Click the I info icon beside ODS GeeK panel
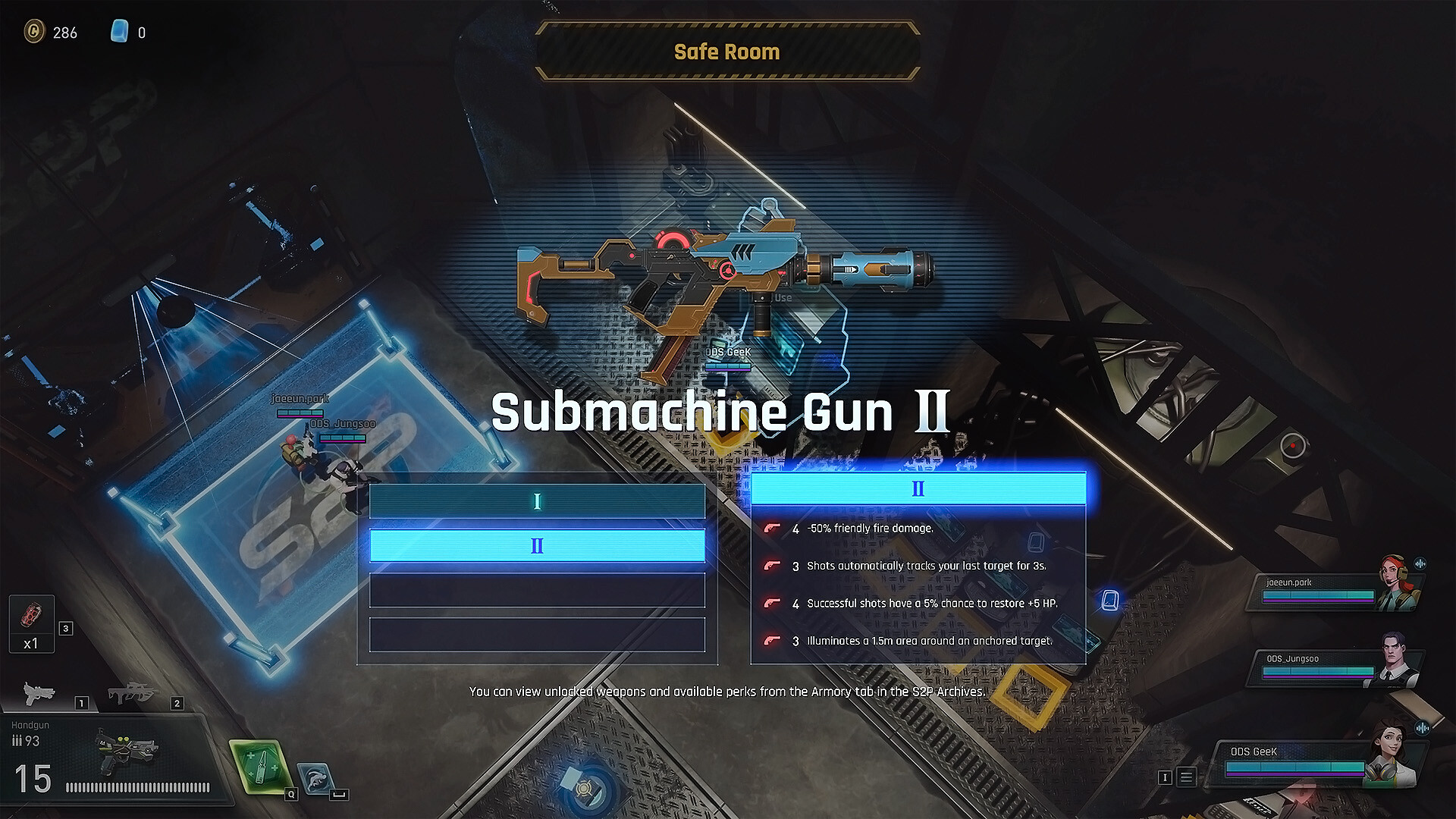 coord(1166,777)
